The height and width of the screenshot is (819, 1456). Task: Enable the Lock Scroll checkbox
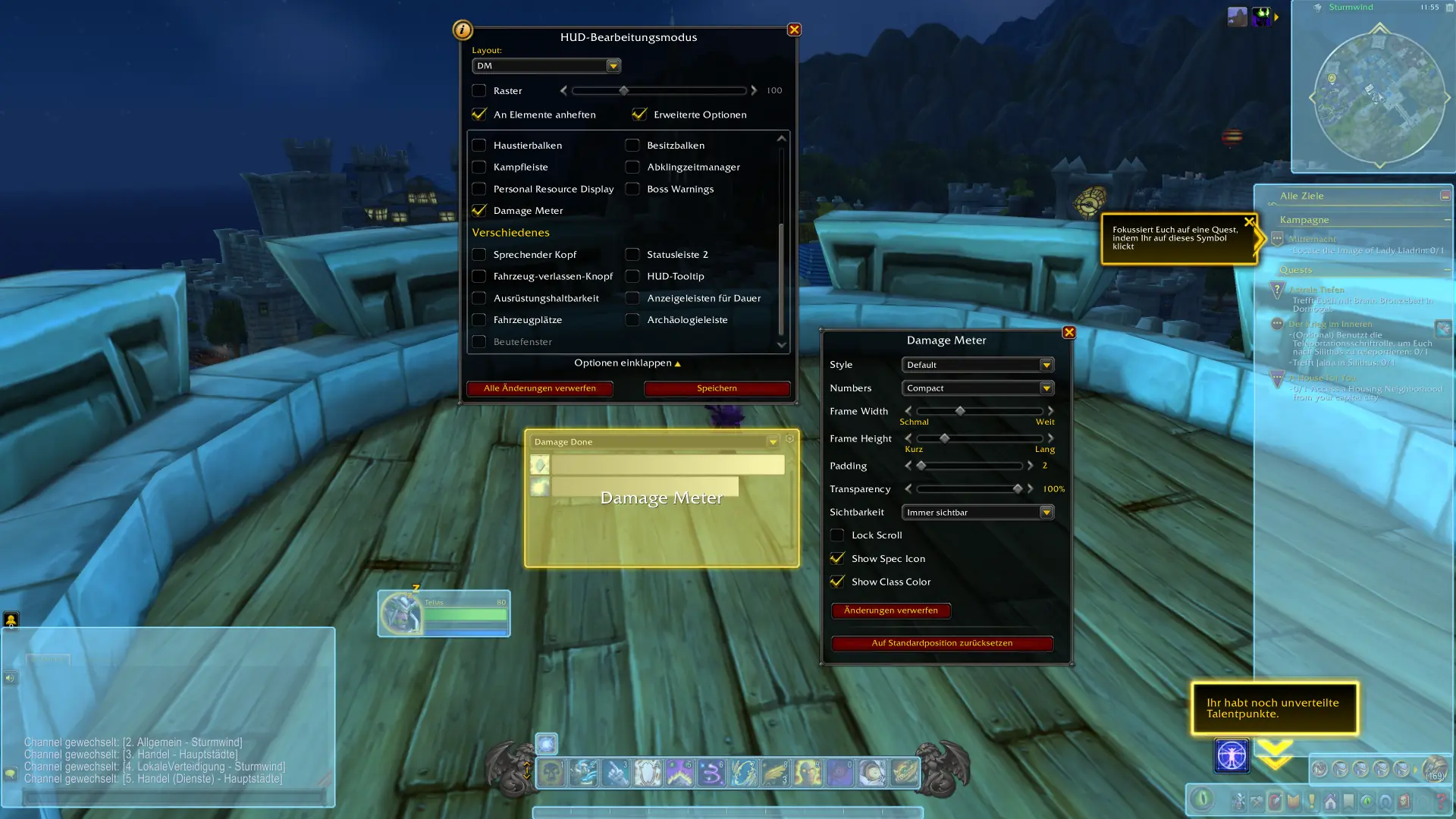[837, 535]
